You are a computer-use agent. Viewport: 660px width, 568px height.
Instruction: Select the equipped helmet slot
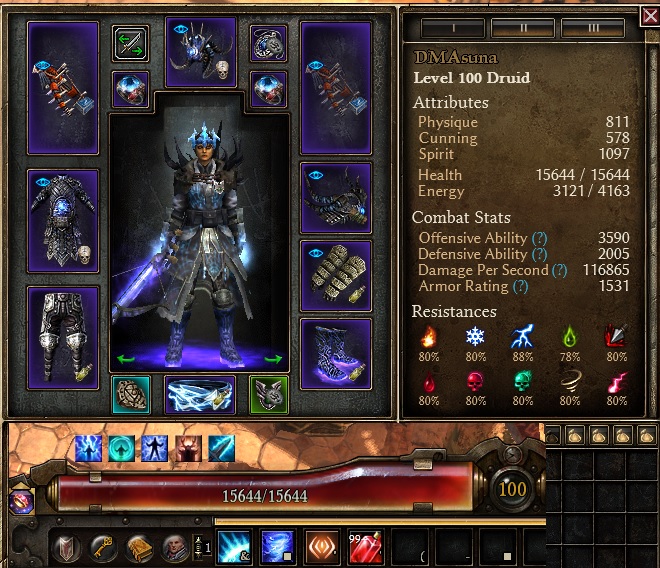click(201, 51)
